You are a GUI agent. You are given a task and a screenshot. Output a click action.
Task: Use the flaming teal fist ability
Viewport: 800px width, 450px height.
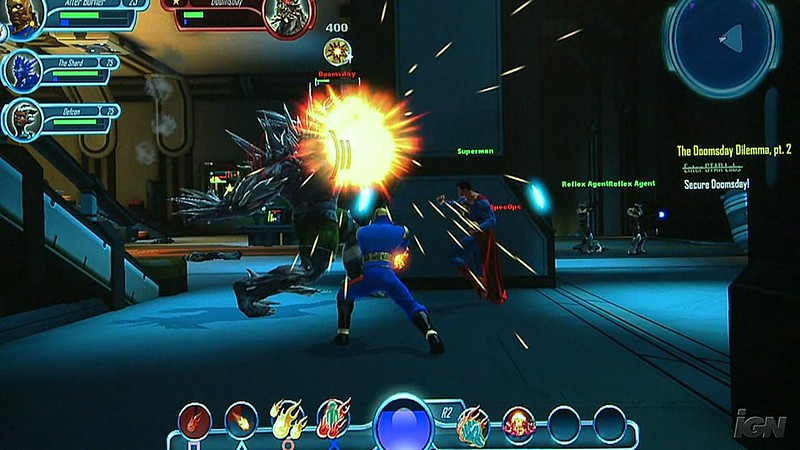(x=472, y=422)
